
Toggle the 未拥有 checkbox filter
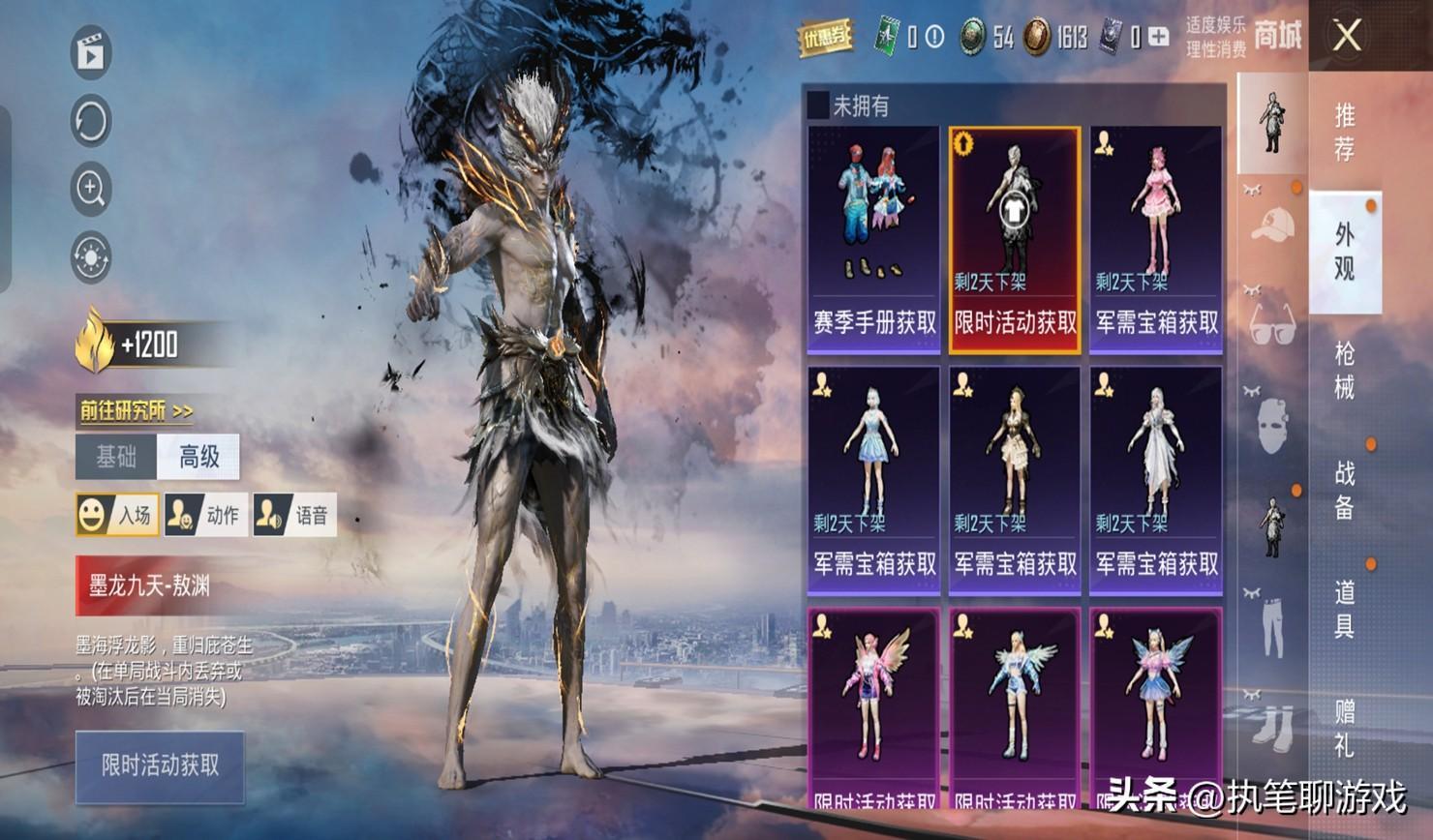tap(819, 105)
